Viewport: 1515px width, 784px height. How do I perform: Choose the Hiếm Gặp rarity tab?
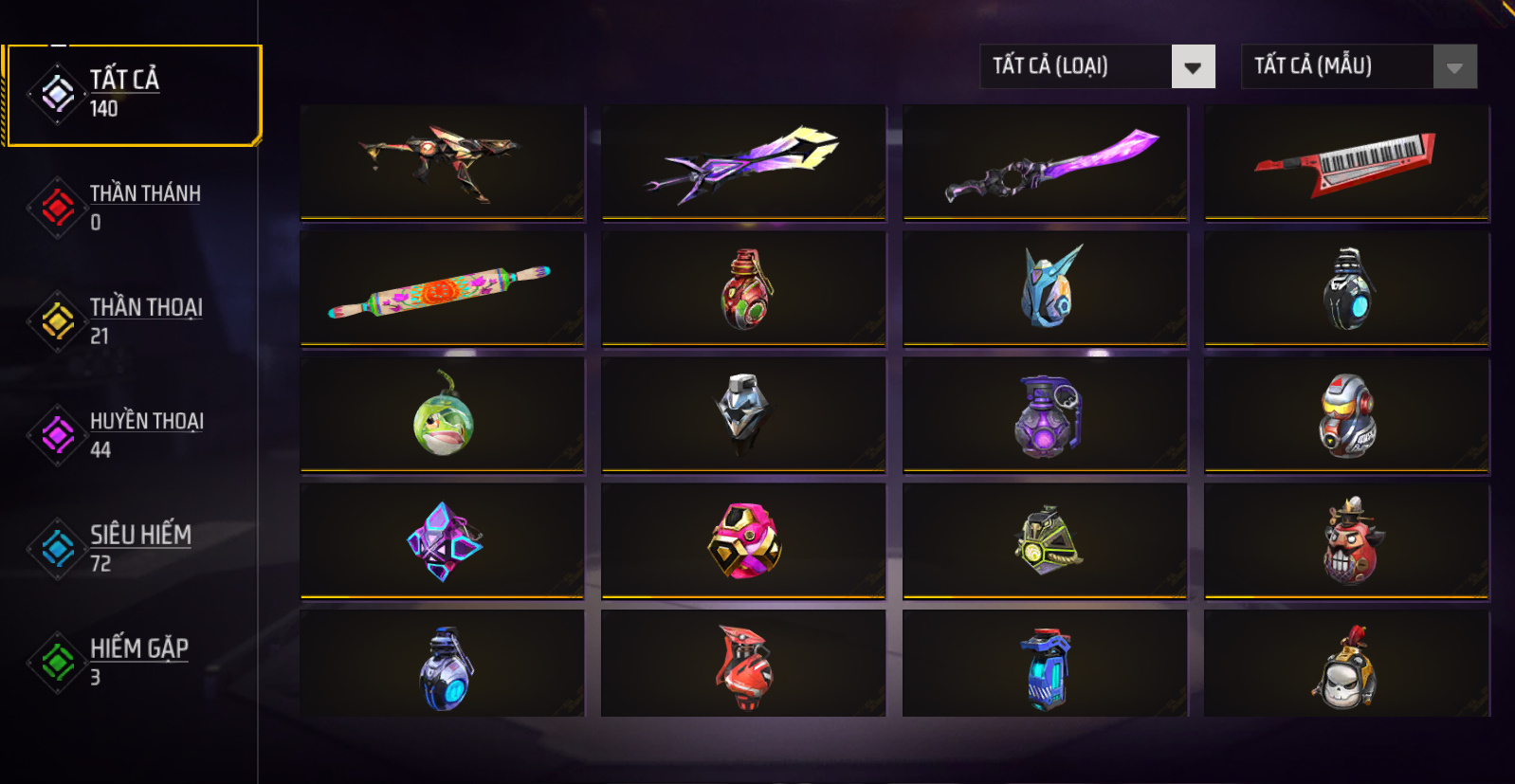click(x=133, y=662)
